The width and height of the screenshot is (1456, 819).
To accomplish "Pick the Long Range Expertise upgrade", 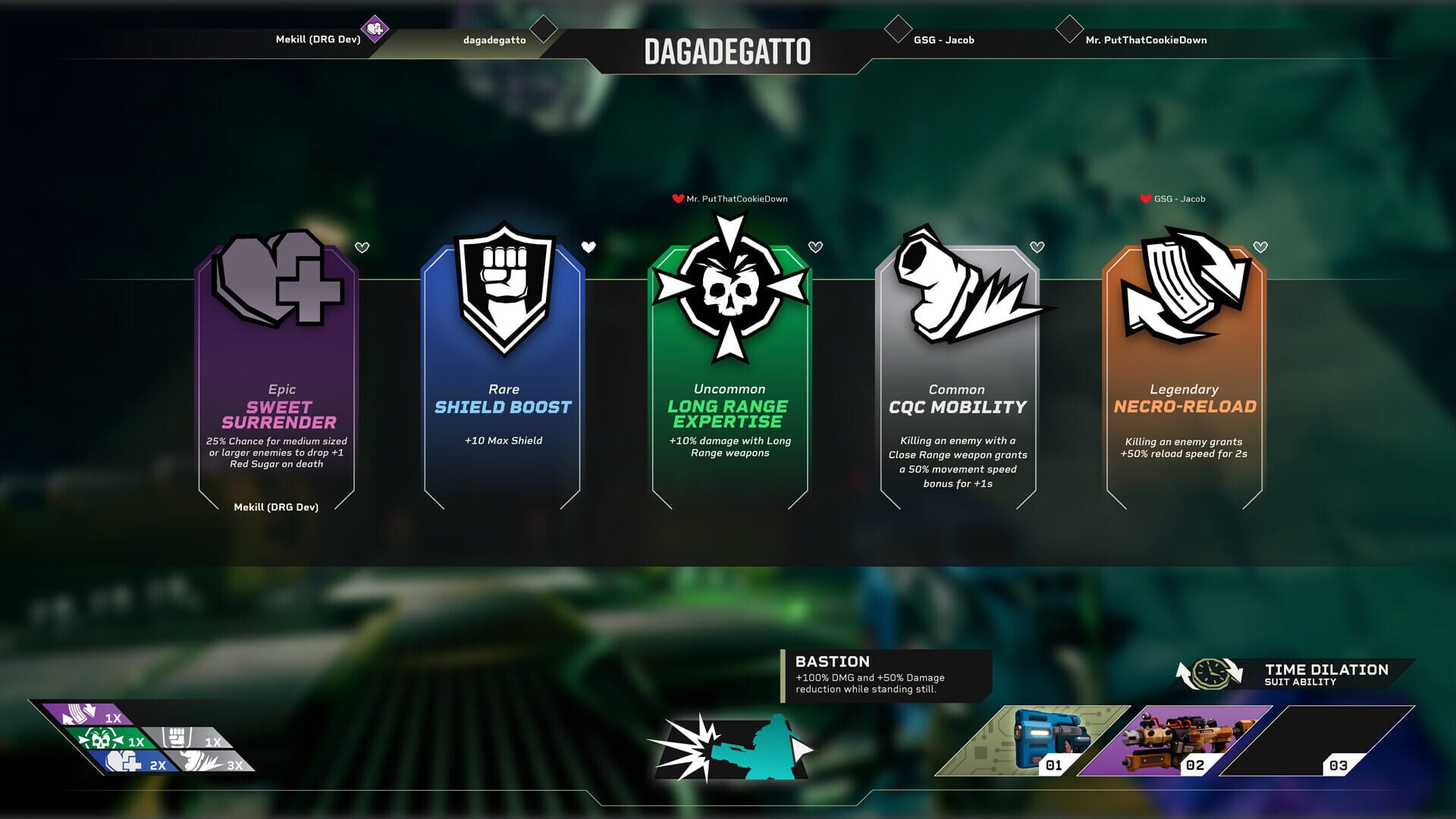I will point(730,372).
